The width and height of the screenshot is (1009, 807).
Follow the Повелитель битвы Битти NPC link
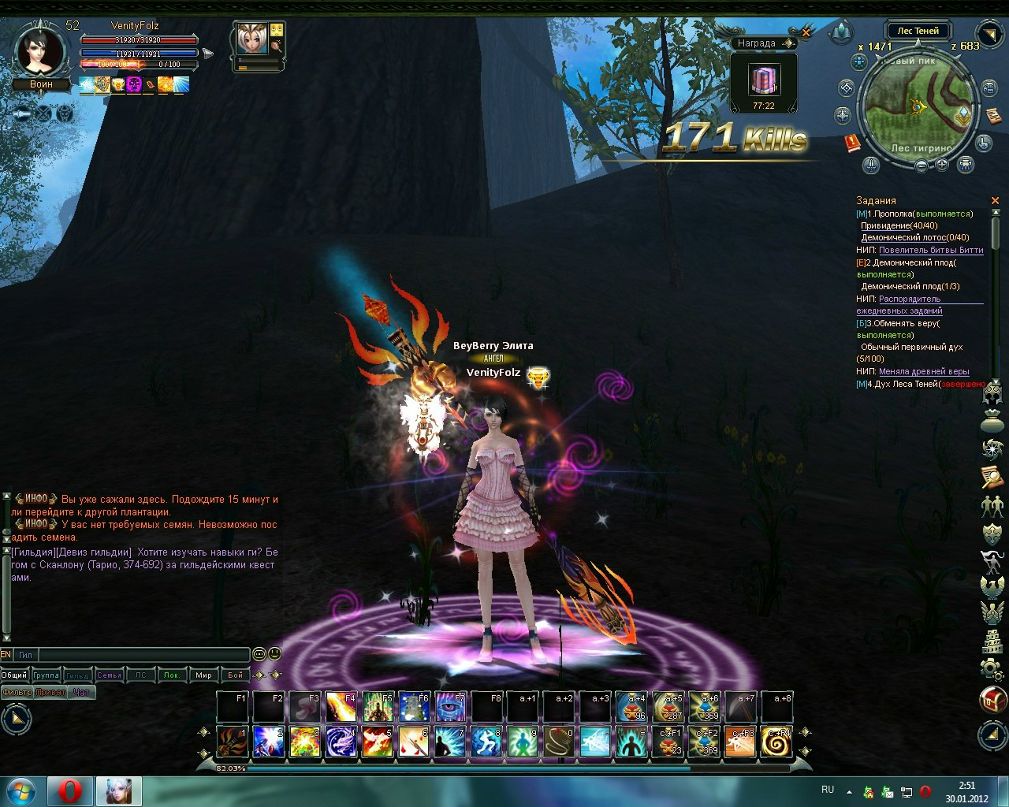pyautogui.click(x=931, y=250)
